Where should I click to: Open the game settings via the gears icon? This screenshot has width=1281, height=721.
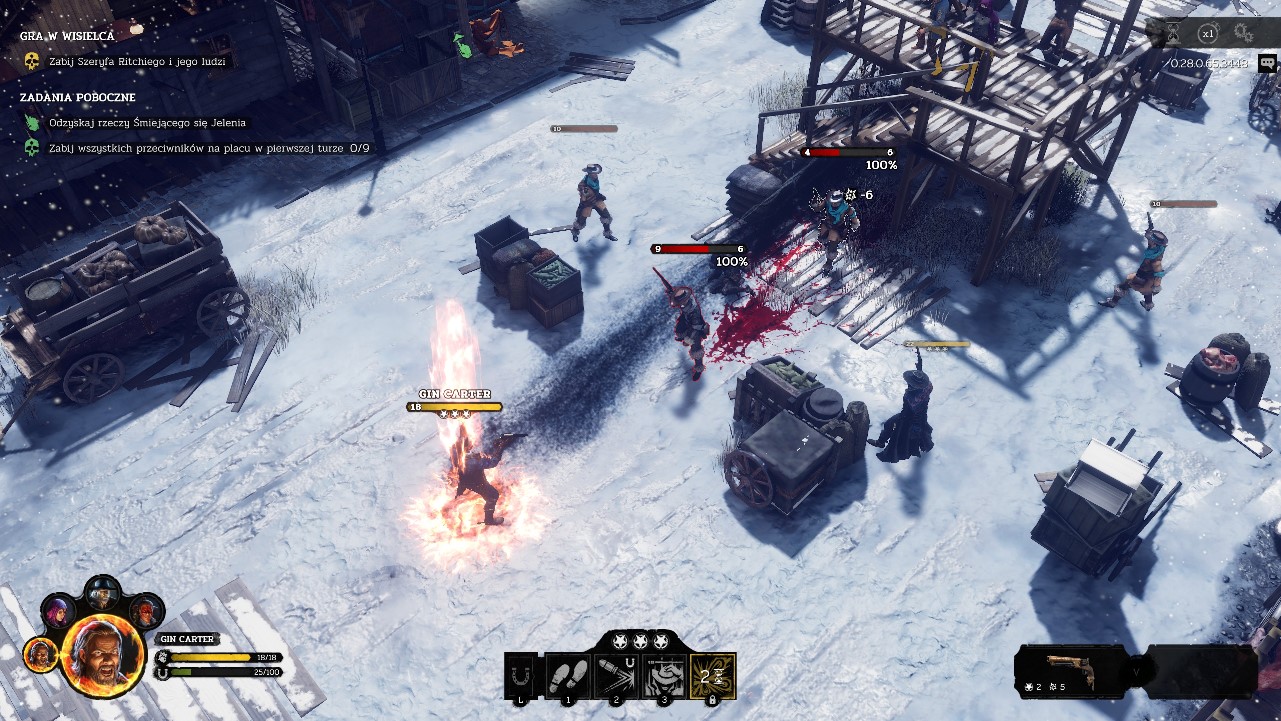pyautogui.click(x=1242, y=33)
